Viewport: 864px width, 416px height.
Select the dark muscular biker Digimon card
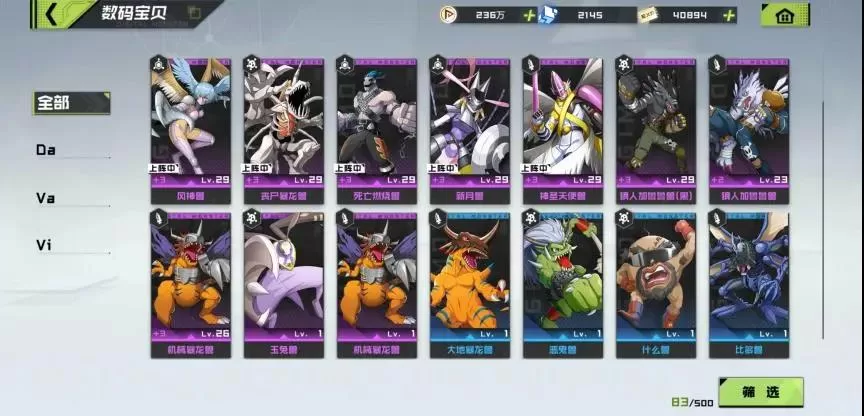[376, 120]
